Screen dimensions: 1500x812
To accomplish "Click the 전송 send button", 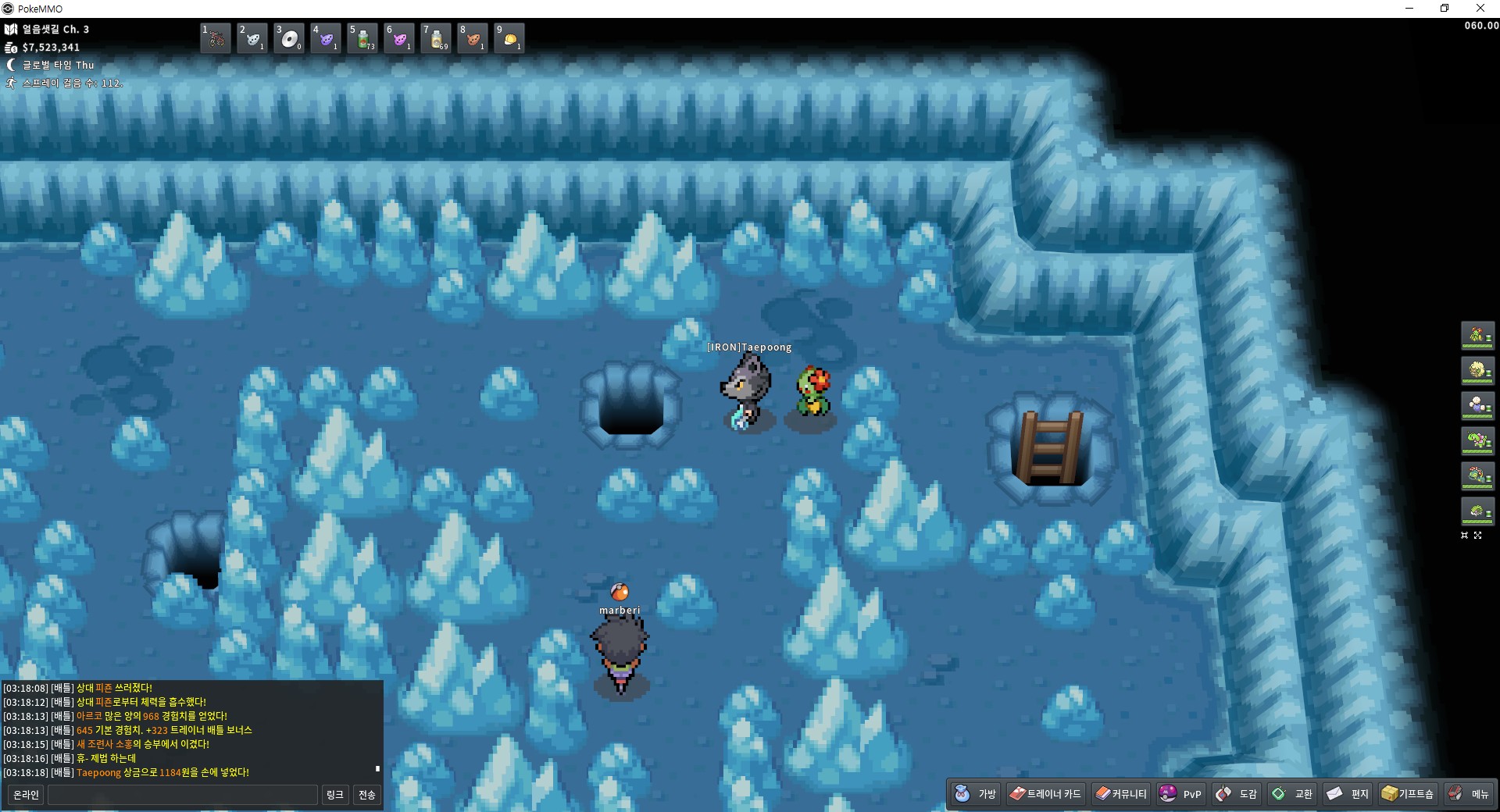I will (x=366, y=795).
